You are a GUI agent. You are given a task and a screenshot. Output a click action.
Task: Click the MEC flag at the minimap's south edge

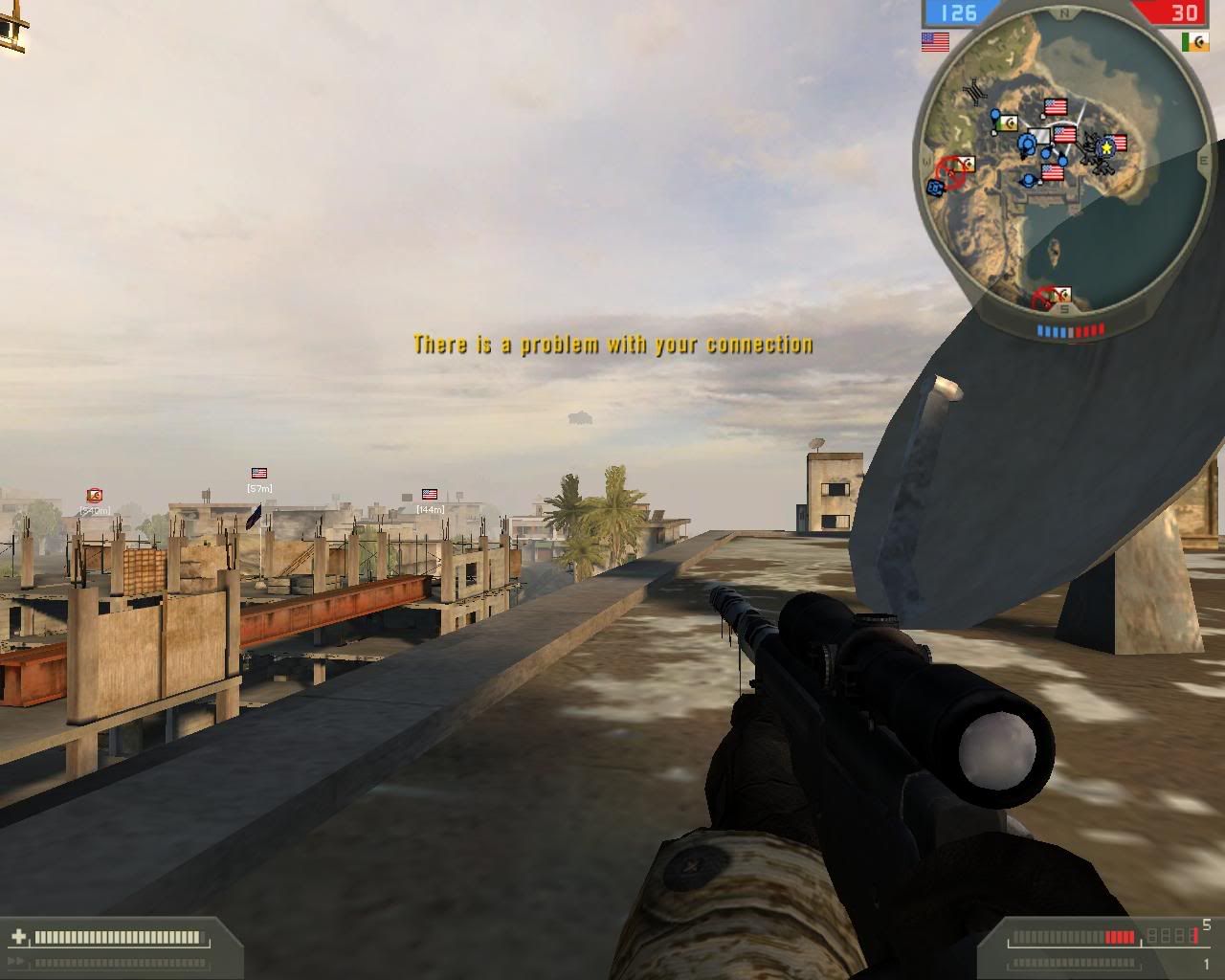tap(1059, 297)
